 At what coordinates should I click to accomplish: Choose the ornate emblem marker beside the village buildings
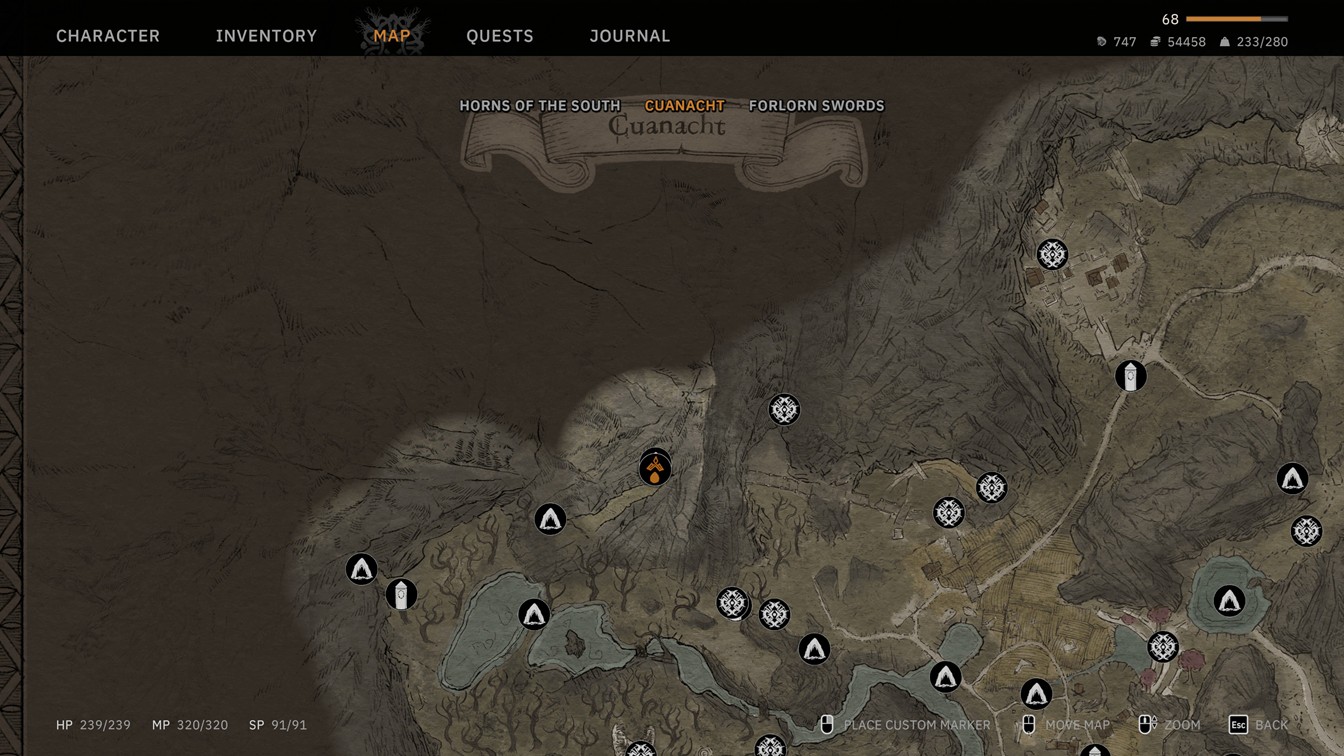point(1052,254)
